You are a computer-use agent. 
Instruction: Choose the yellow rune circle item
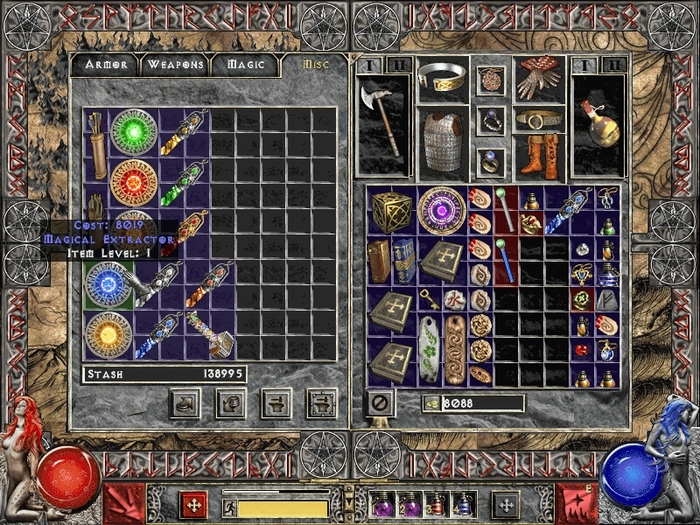[x=109, y=335]
